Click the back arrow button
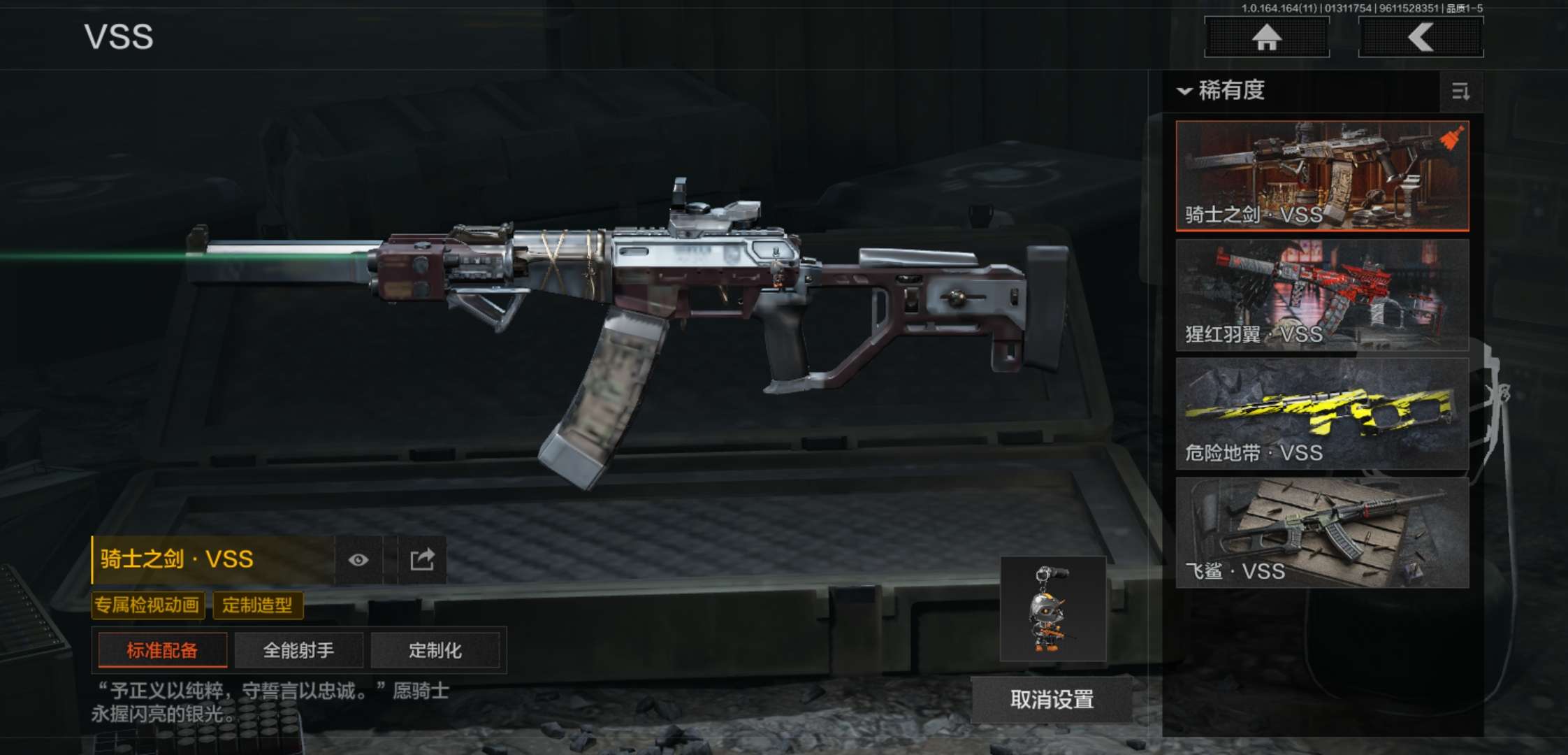The width and height of the screenshot is (1568, 755). click(1421, 37)
